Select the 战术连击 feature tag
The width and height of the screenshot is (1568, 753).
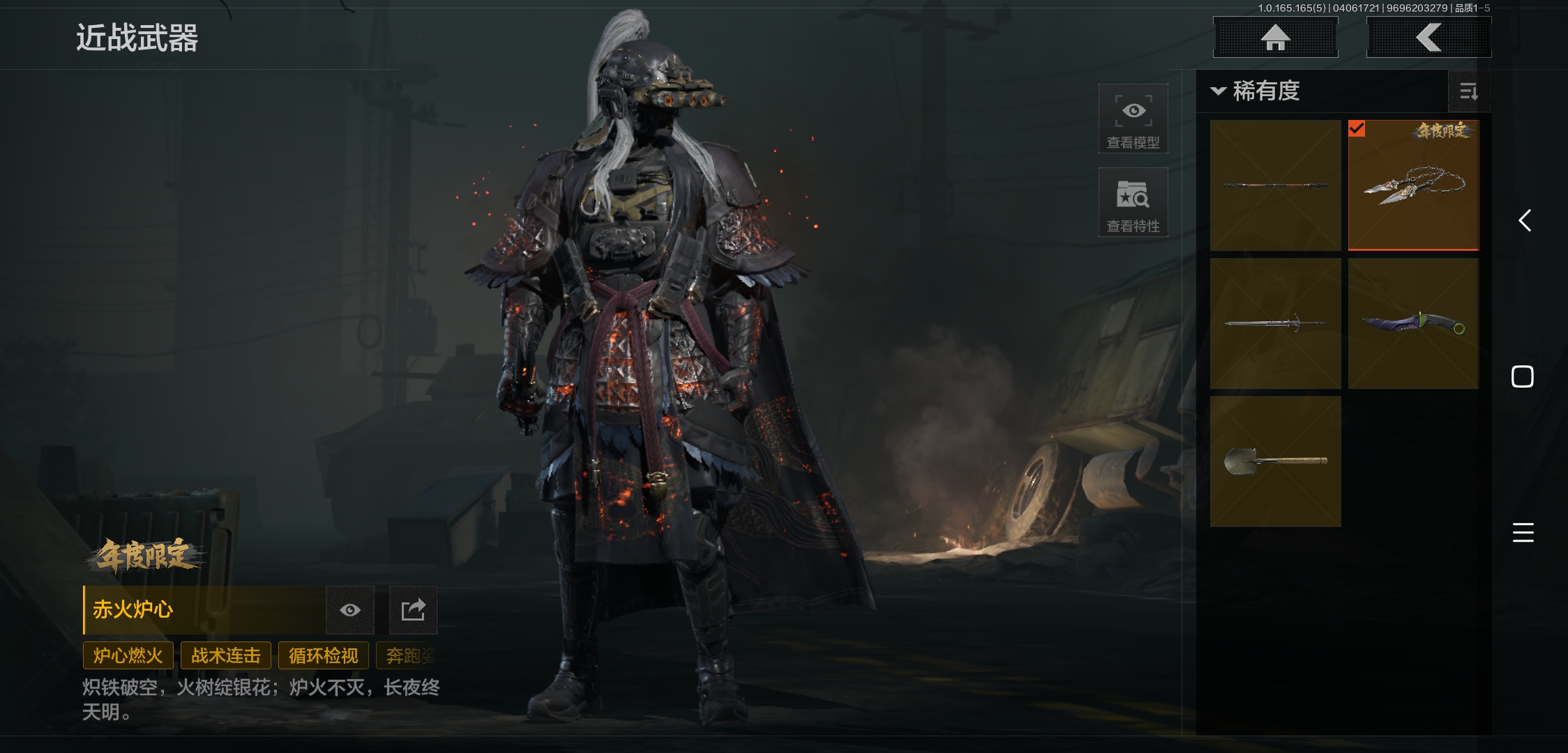[225, 656]
